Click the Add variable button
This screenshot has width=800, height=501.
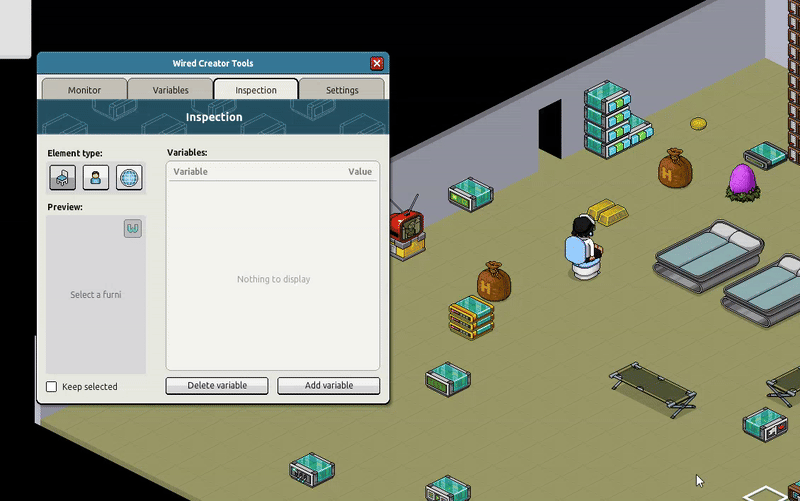[329, 386]
